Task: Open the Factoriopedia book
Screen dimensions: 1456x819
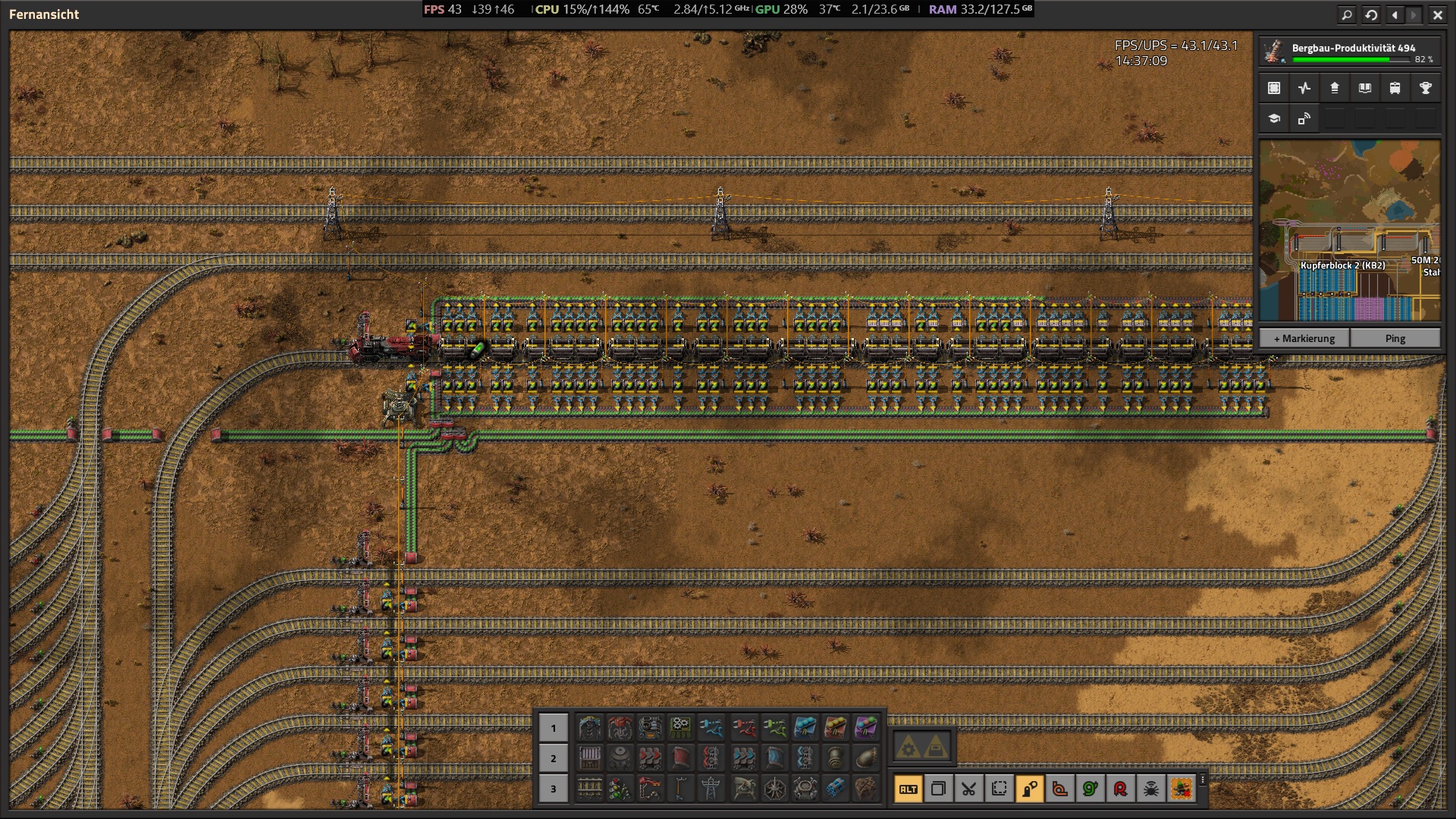Action: point(1364,87)
